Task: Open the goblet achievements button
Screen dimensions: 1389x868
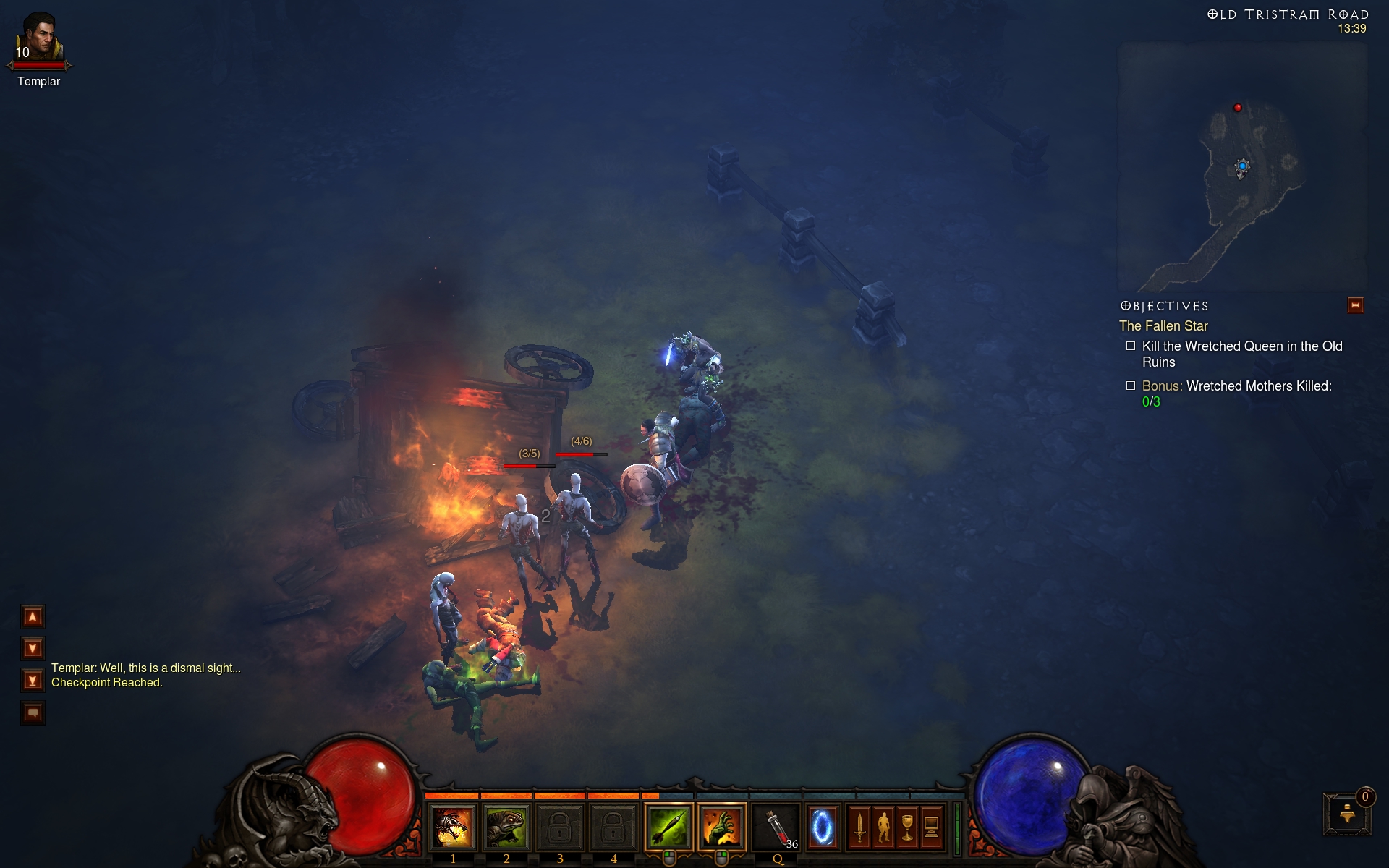Action: tap(907, 827)
